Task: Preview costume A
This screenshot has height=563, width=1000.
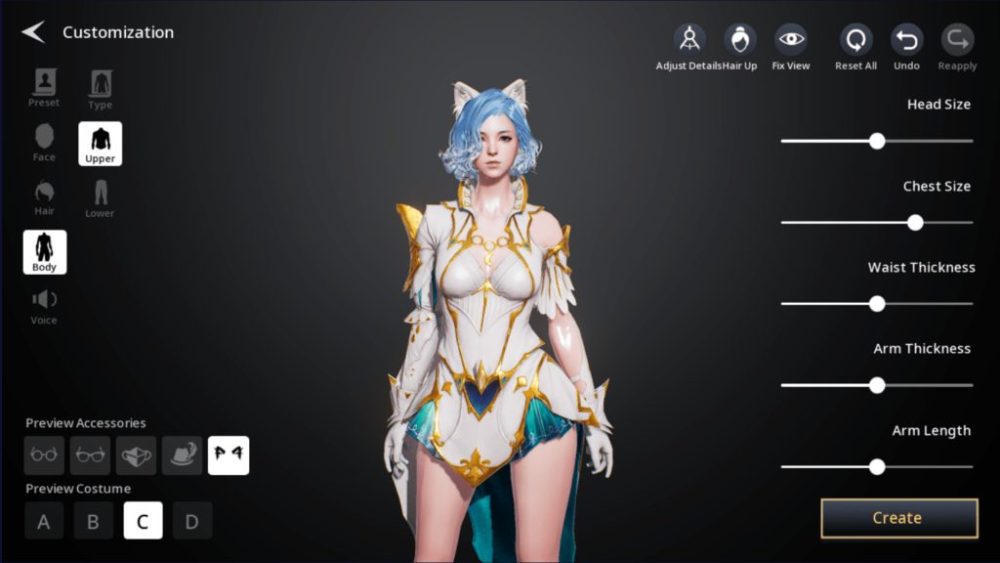Action: coord(44,521)
